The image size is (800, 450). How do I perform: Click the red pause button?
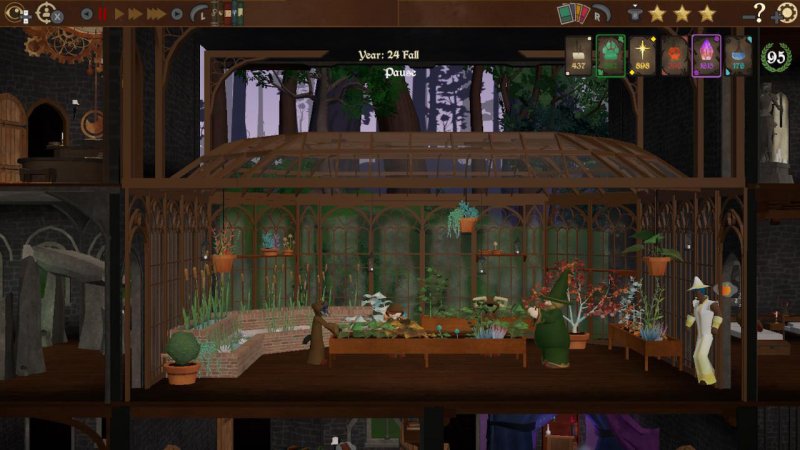[x=103, y=14]
